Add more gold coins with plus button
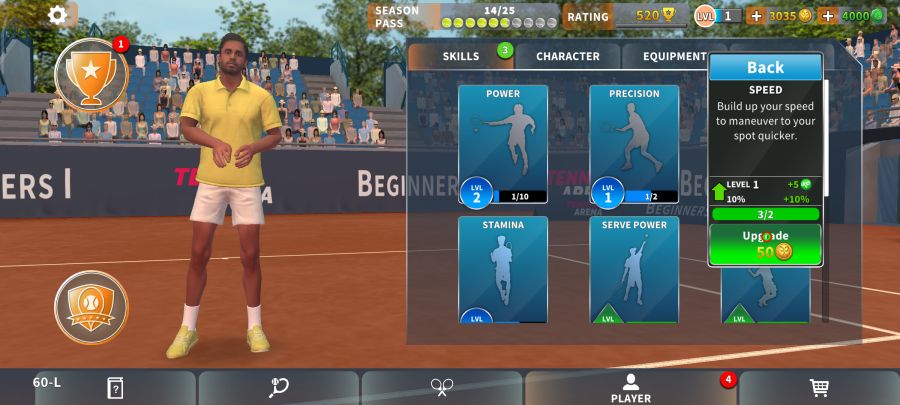 pos(755,16)
